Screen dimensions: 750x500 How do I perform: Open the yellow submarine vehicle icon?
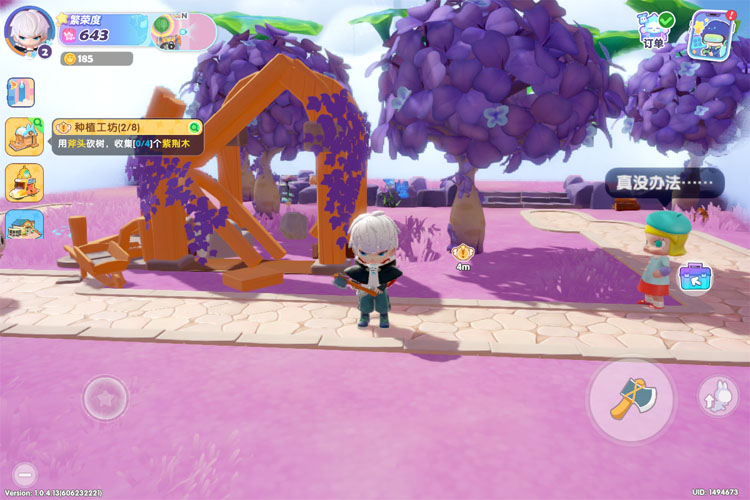click(24, 183)
